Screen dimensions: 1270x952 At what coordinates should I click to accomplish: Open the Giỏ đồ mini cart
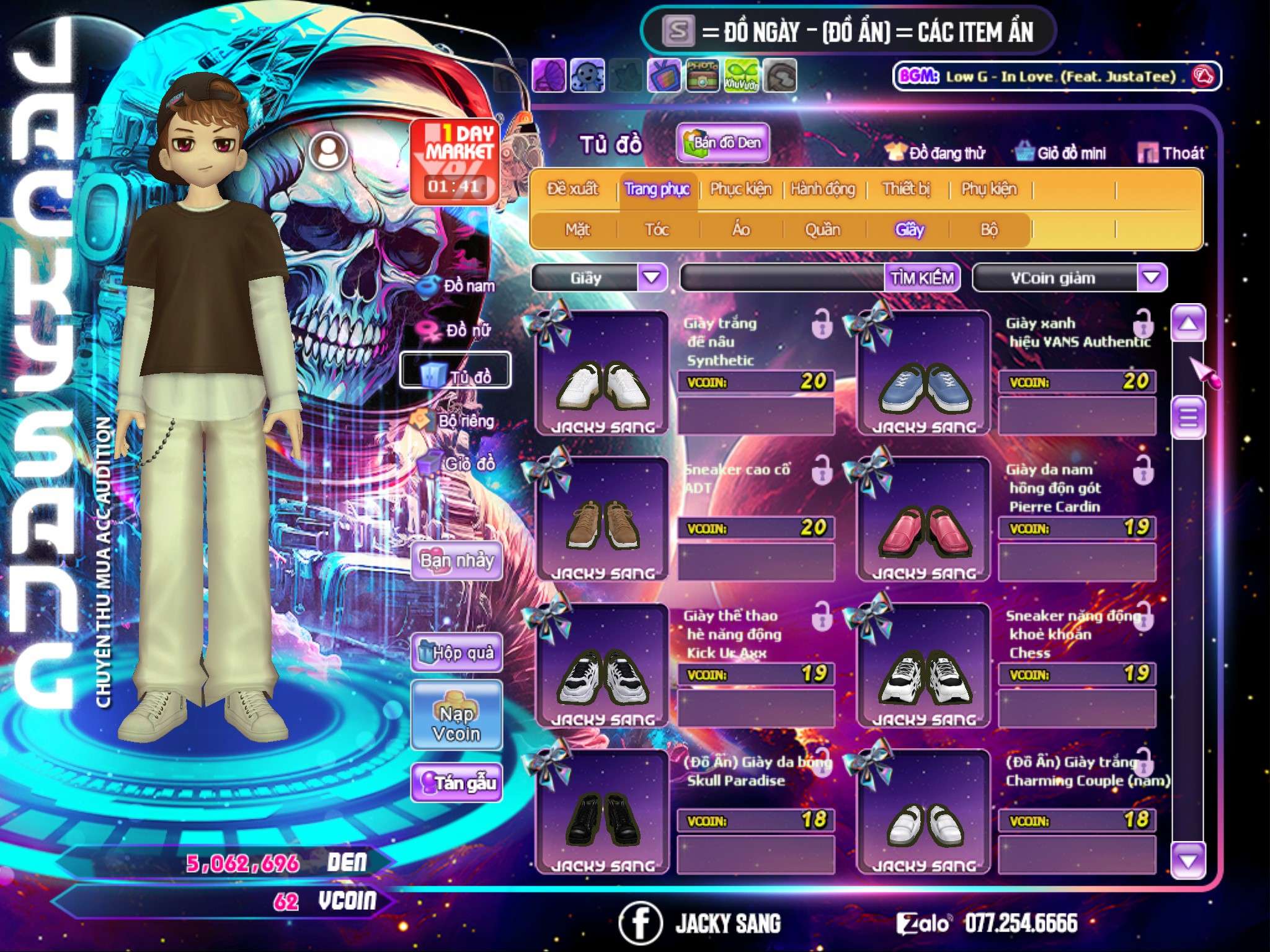(x=1061, y=152)
